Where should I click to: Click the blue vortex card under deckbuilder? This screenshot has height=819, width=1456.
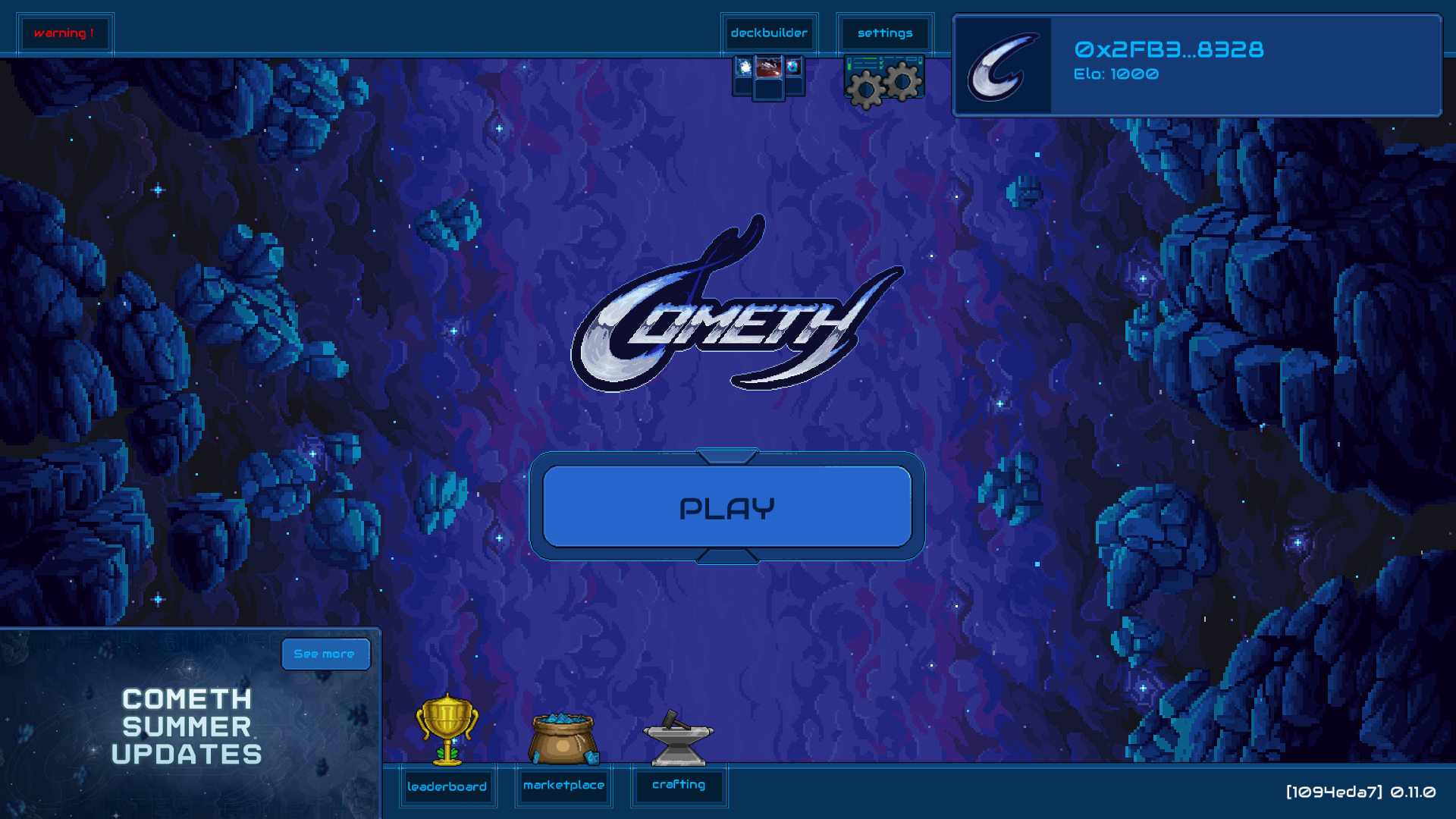tap(793, 67)
